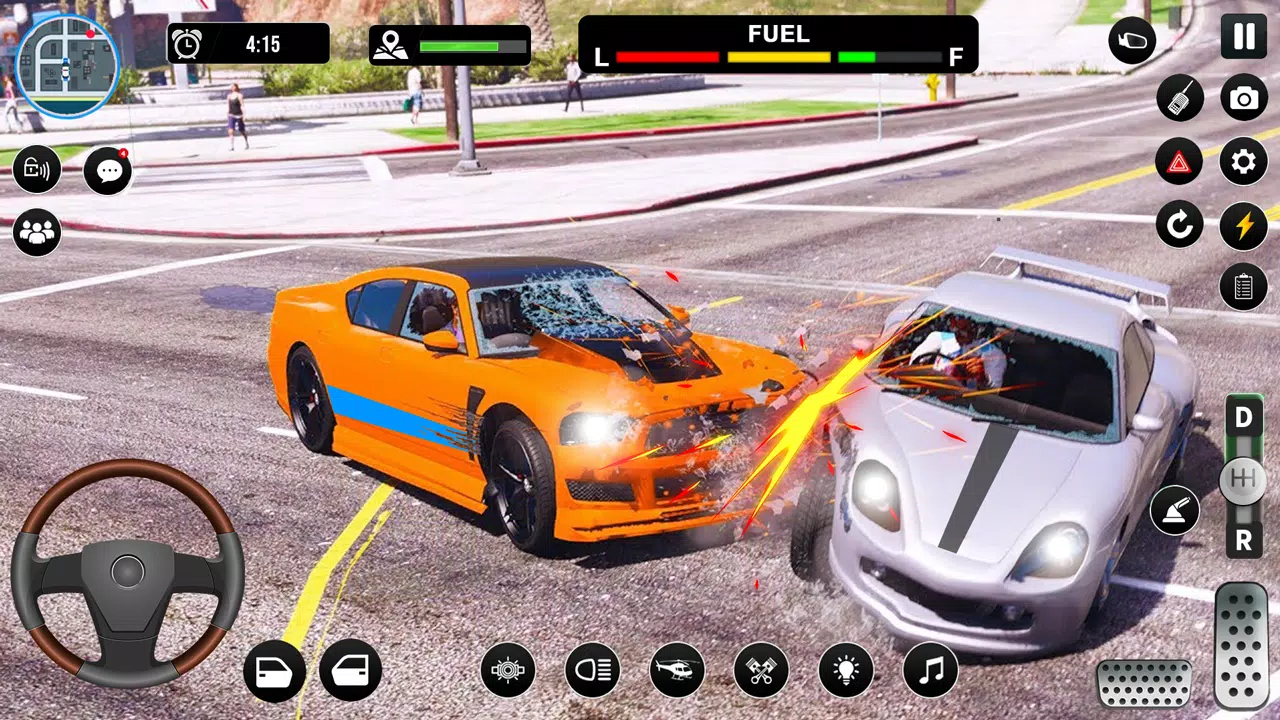Open the crossed pistons engine button

click(761, 670)
